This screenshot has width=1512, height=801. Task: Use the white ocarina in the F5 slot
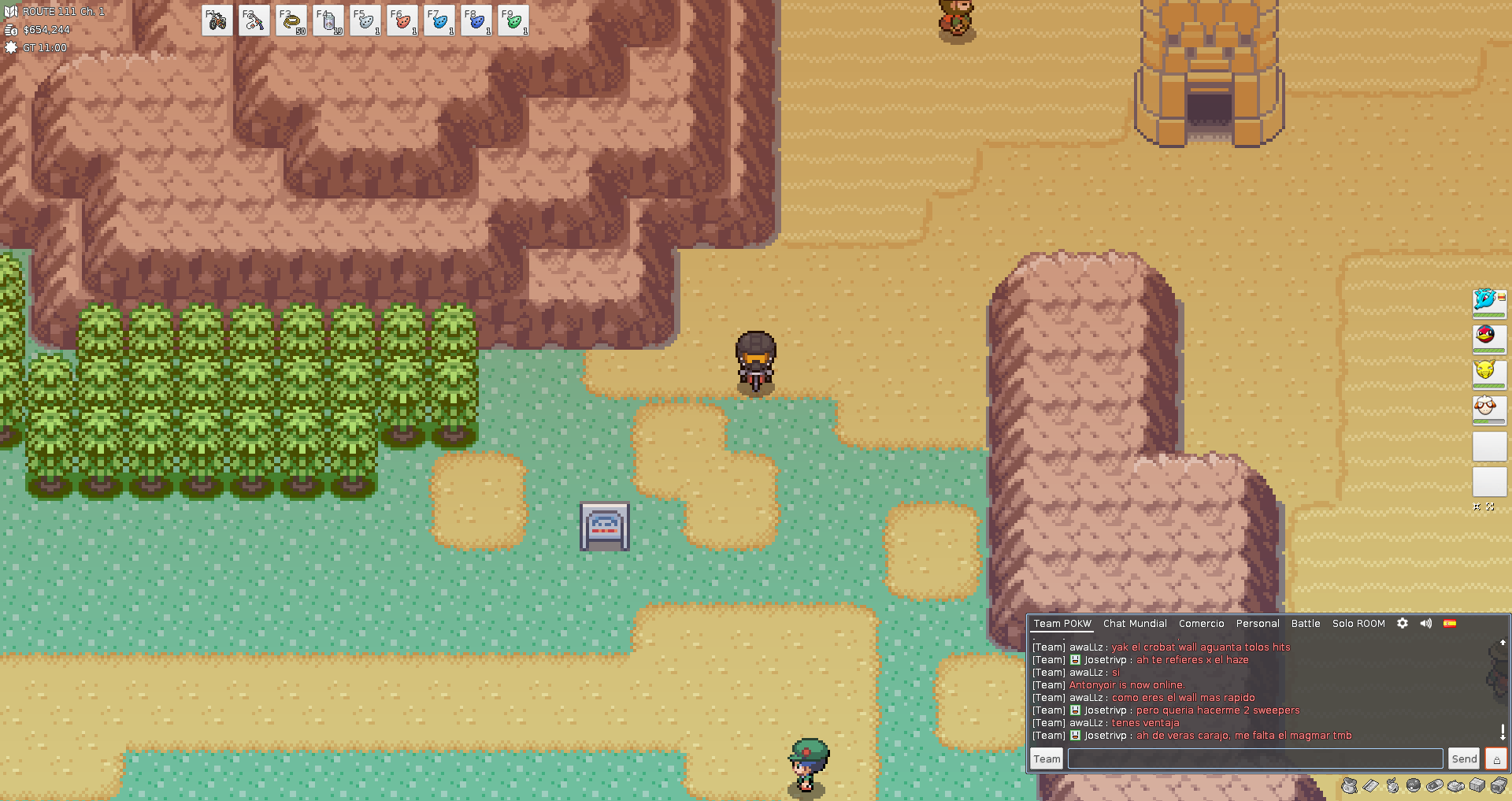[365, 21]
